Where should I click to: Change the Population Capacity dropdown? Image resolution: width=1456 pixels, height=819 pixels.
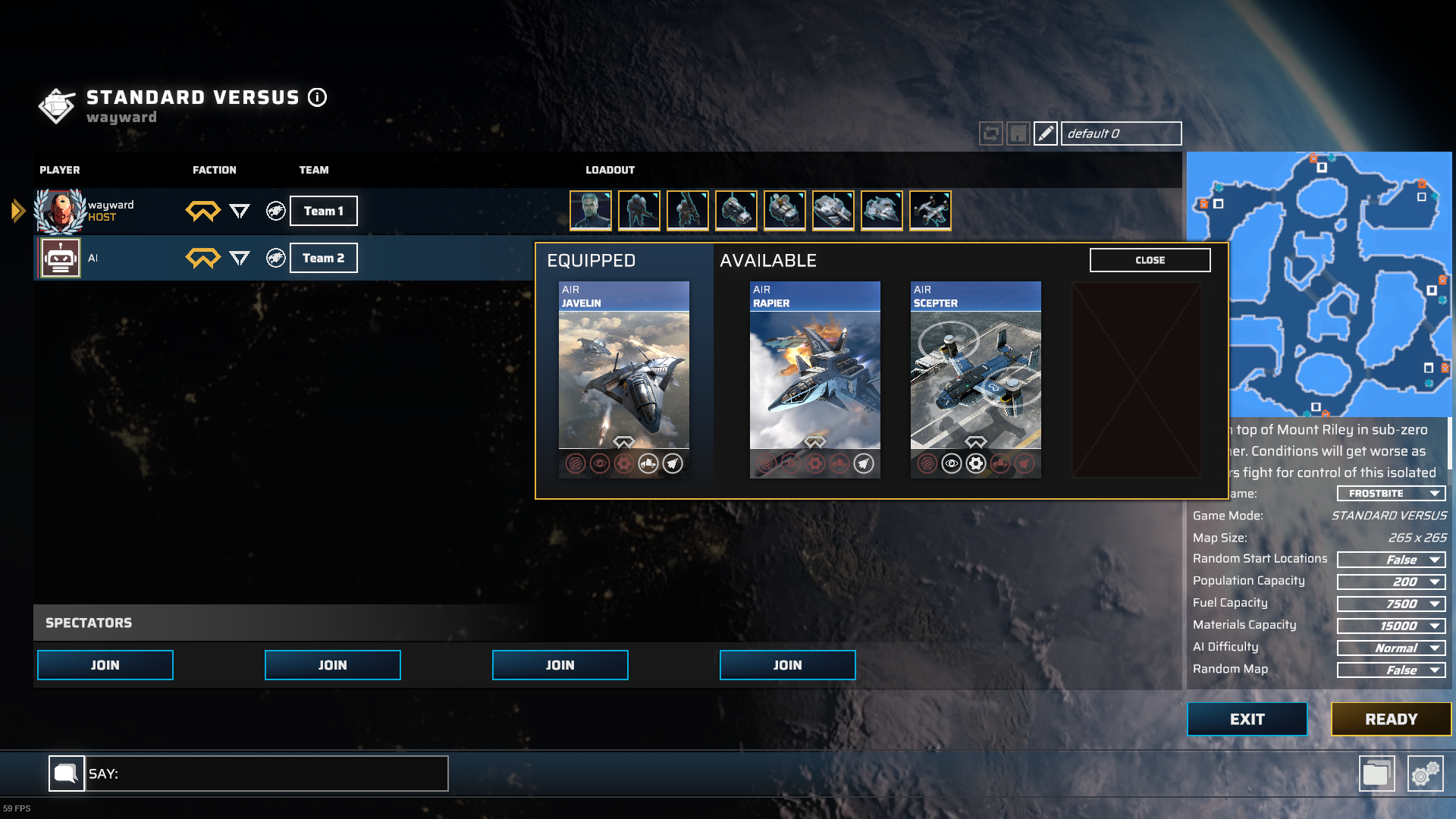click(x=1391, y=582)
